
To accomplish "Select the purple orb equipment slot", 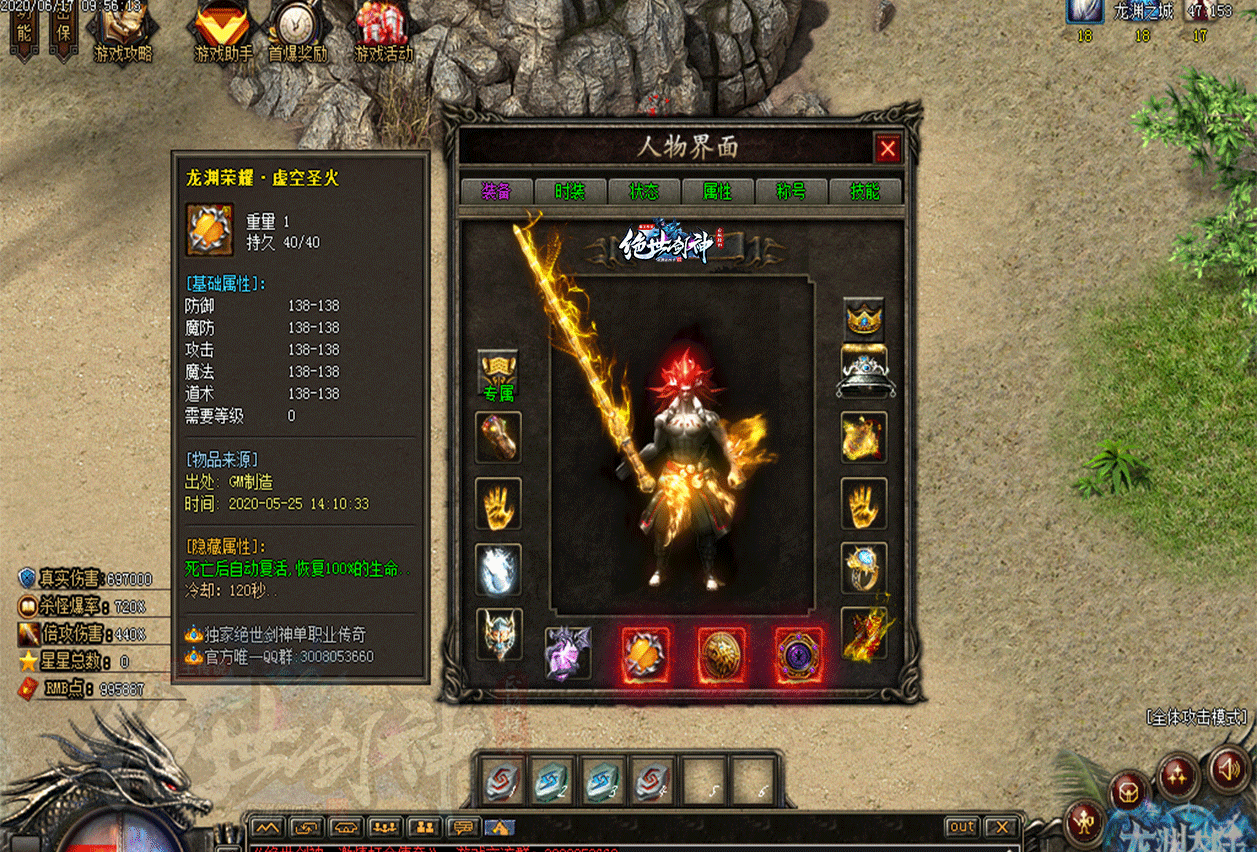I will pos(798,655).
